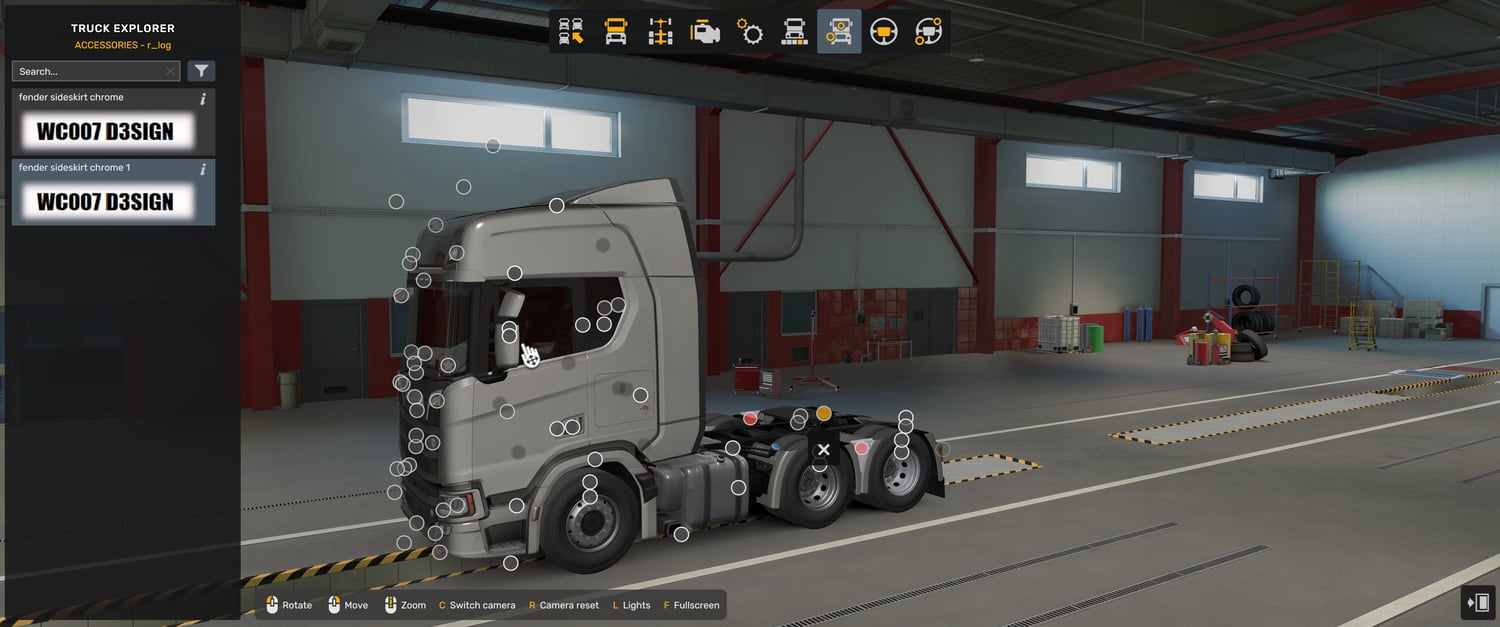Show info for "fender sideskirt chrome"
The height and width of the screenshot is (627, 1500).
[203, 99]
